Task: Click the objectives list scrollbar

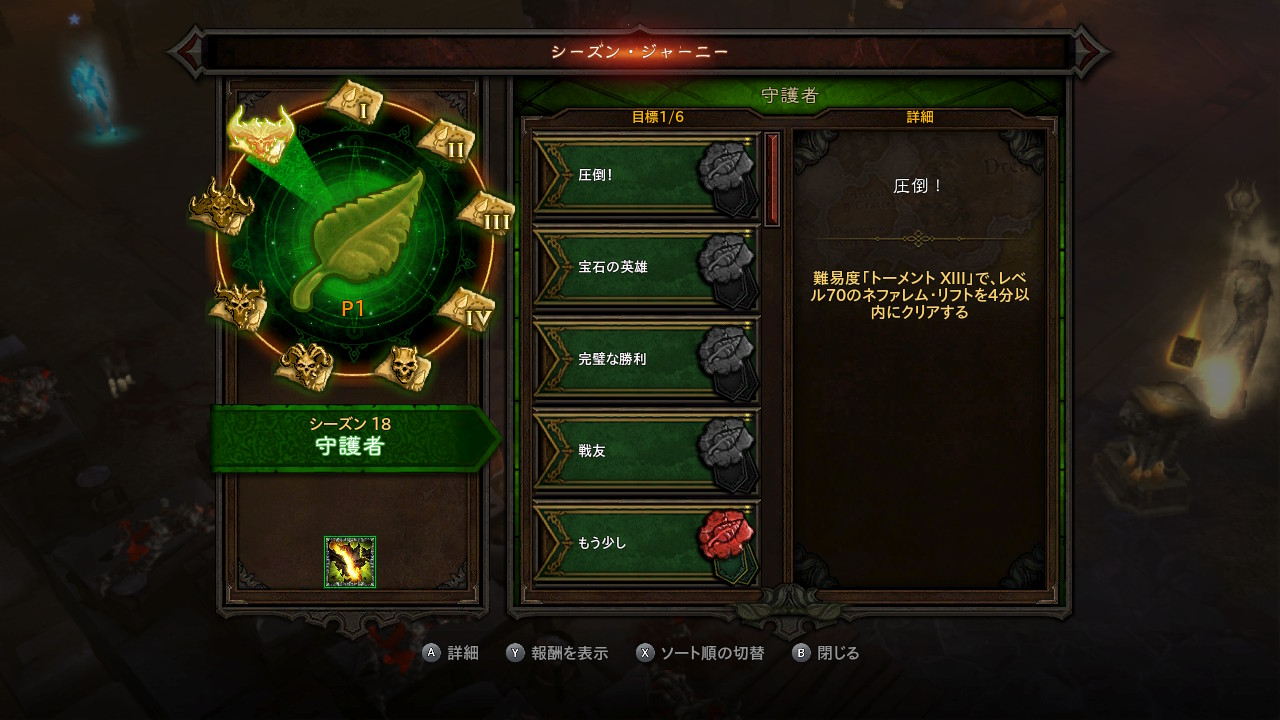Action: (x=771, y=180)
